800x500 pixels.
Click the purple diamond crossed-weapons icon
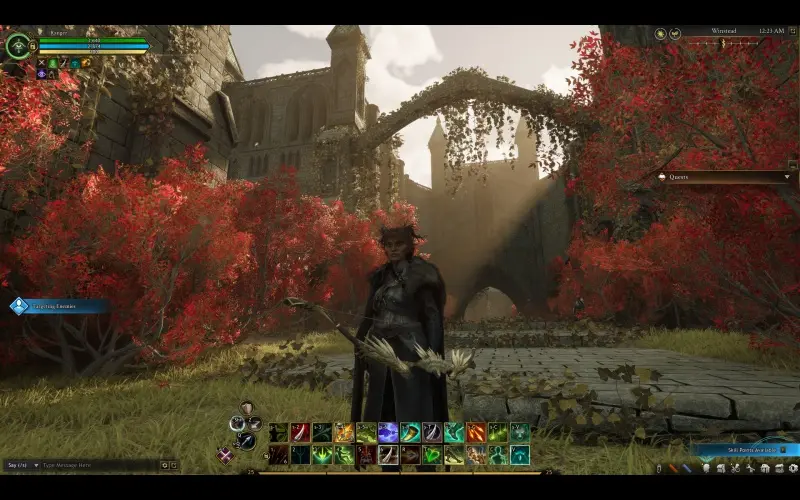tap(225, 456)
